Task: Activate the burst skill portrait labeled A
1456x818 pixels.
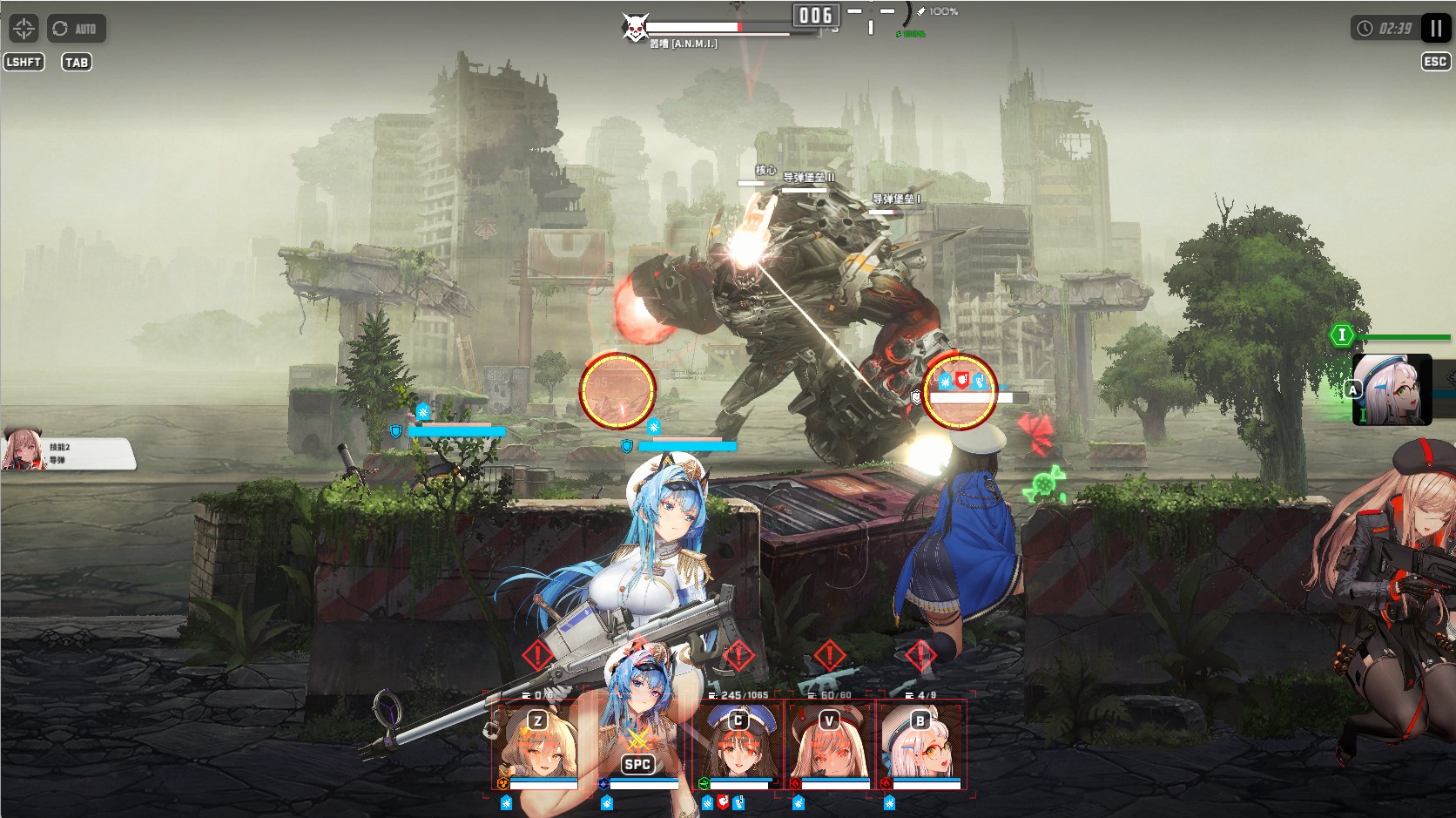Action: (x=1392, y=389)
